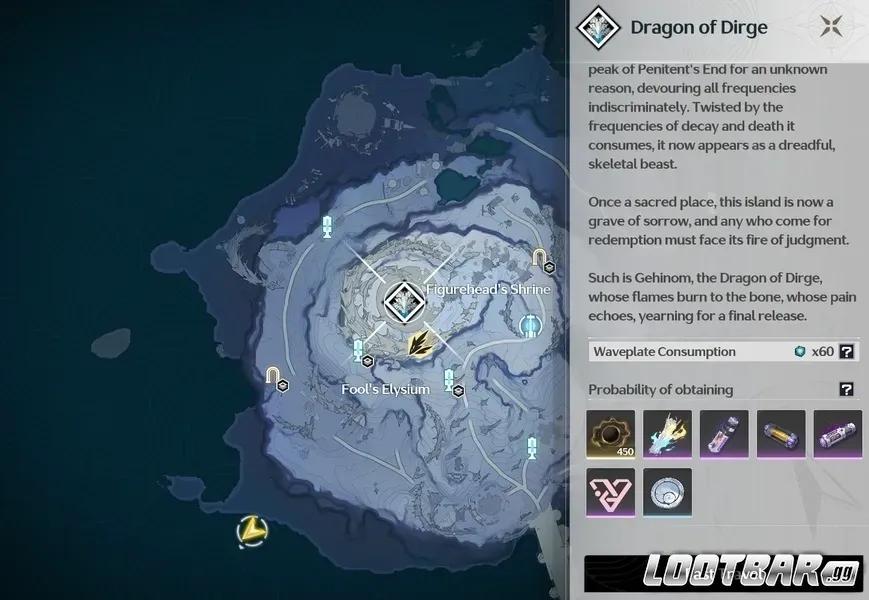The height and width of the screenshot is (600, 869).
Task: Select the gold triple-arrow marker near the shrine
Action: pyautogui.click(x=421, y=343)
